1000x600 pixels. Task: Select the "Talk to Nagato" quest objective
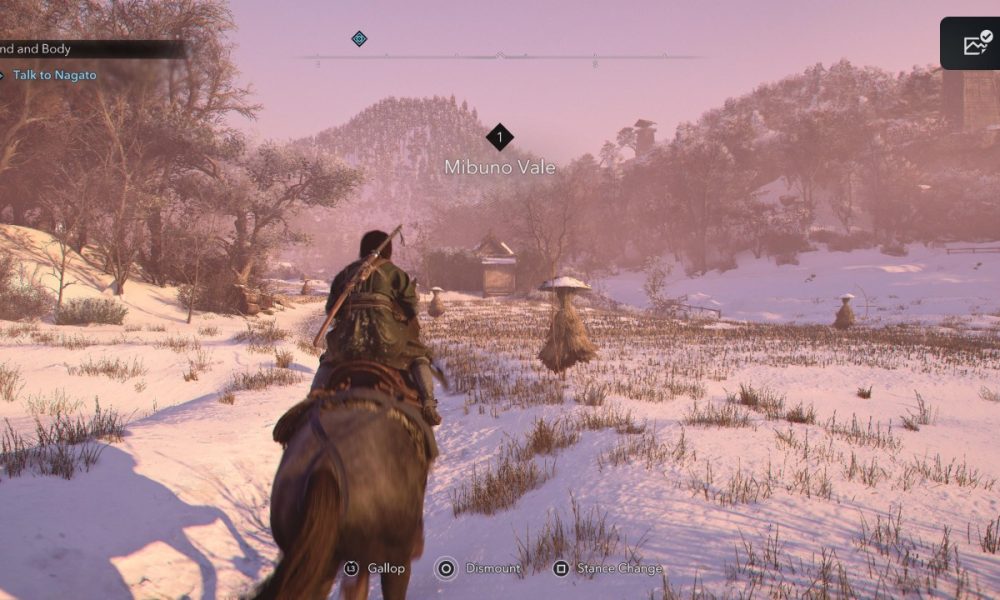tap(54, 75)
